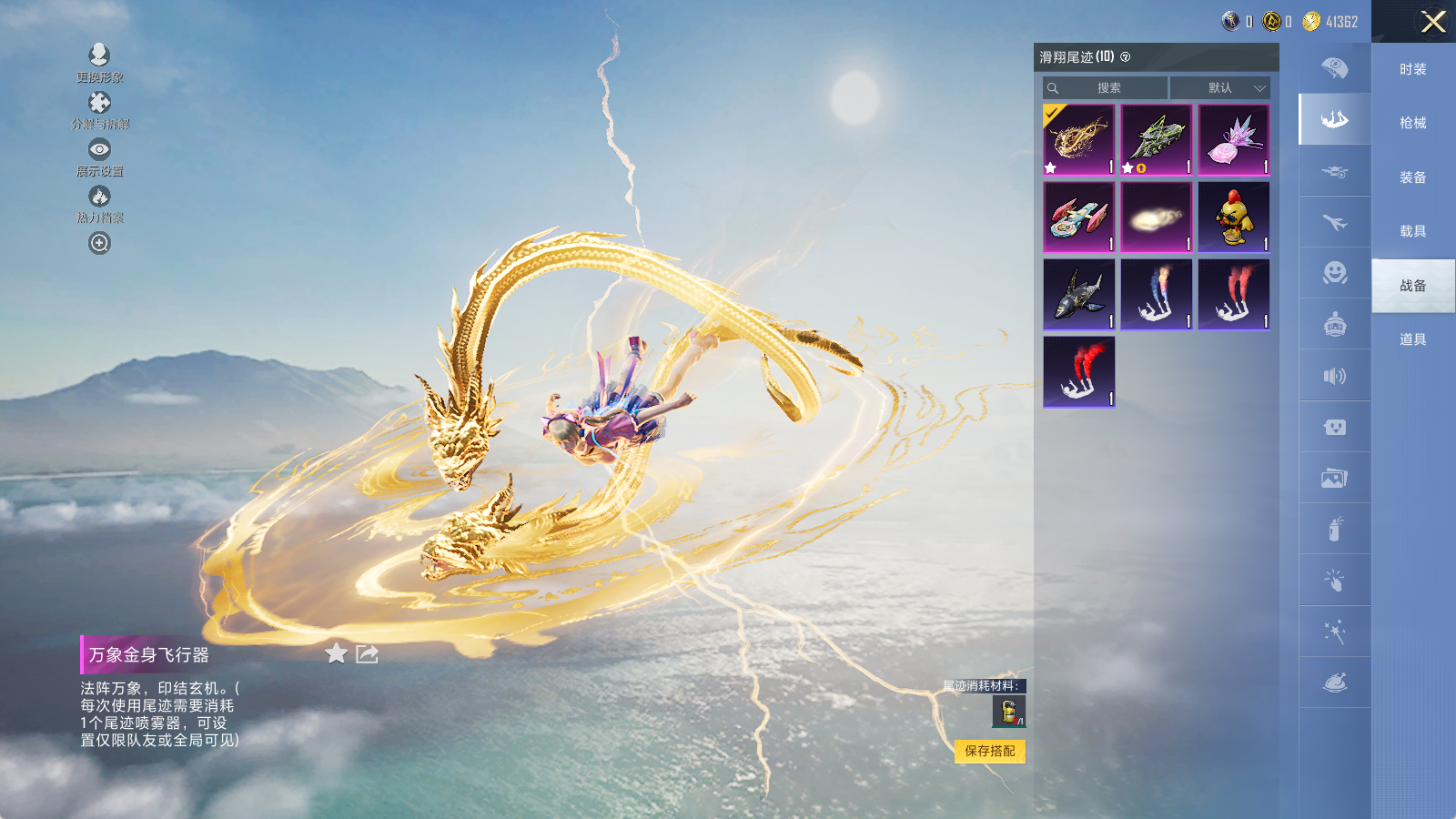Open the 默认 sort dropdown

1219,87
